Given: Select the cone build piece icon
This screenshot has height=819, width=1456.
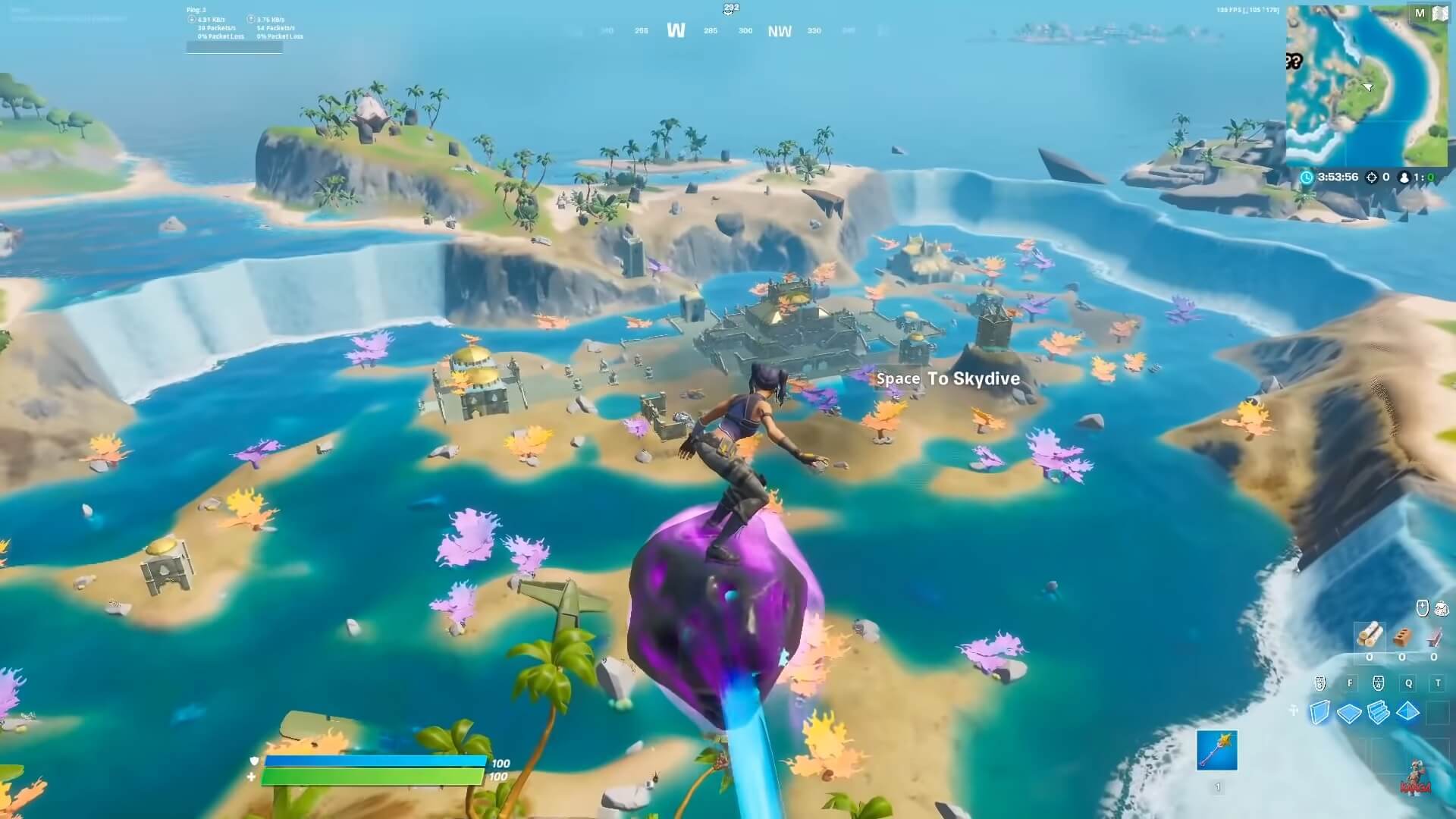Looking at the screenshot, I should 1407,711.
